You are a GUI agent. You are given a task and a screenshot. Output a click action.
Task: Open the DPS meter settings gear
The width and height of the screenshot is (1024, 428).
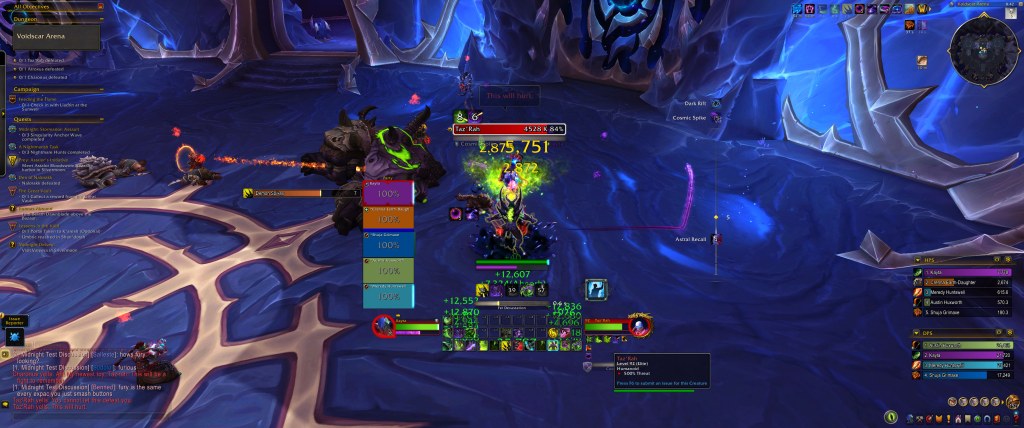click(1011, 333)
